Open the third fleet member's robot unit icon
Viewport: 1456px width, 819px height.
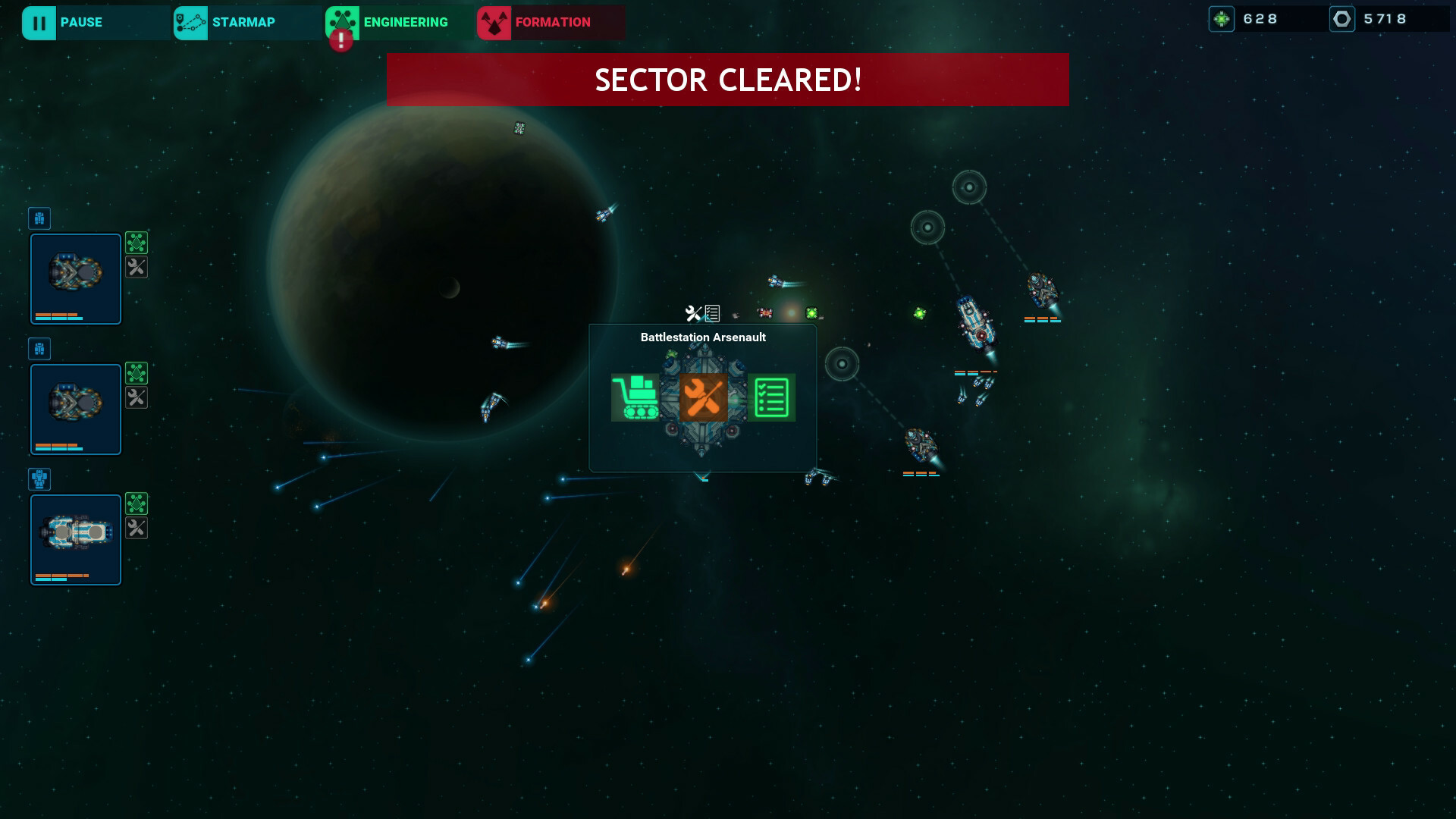pyautogui.click(x=39, y=479)
